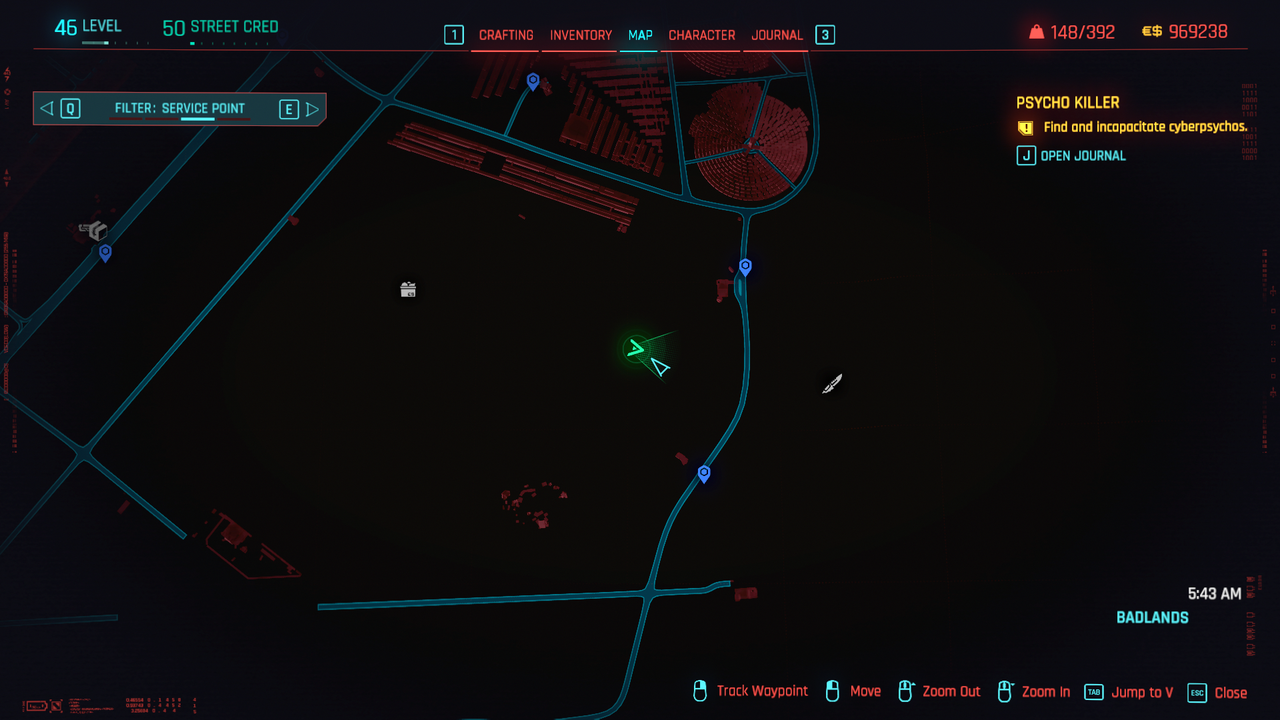Cycle map filter to the next option
The height and width of the screenshot is (720, 1280).
tap(298, 109)
